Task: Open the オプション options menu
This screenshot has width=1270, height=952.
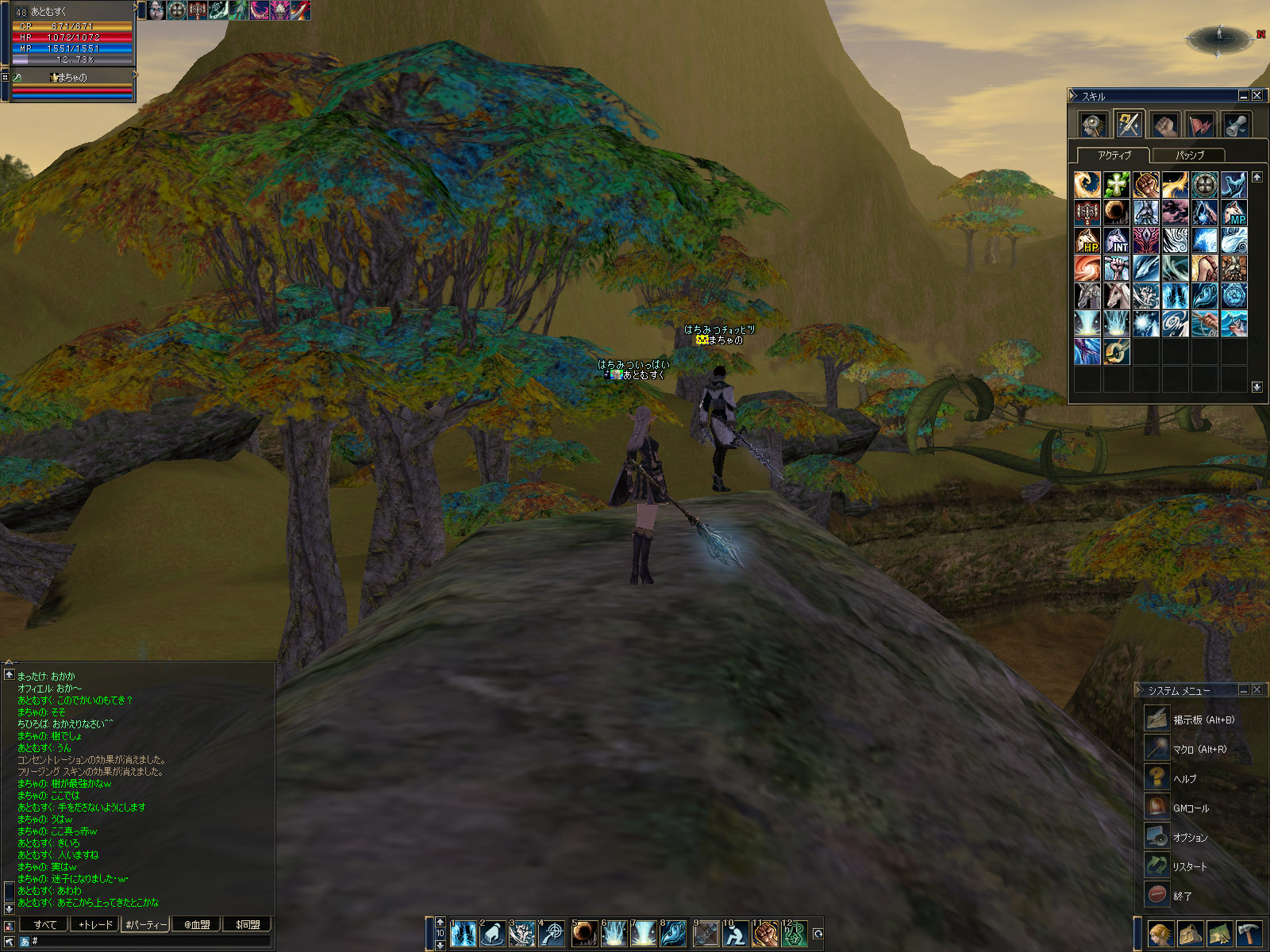Action: [1190, 837]
